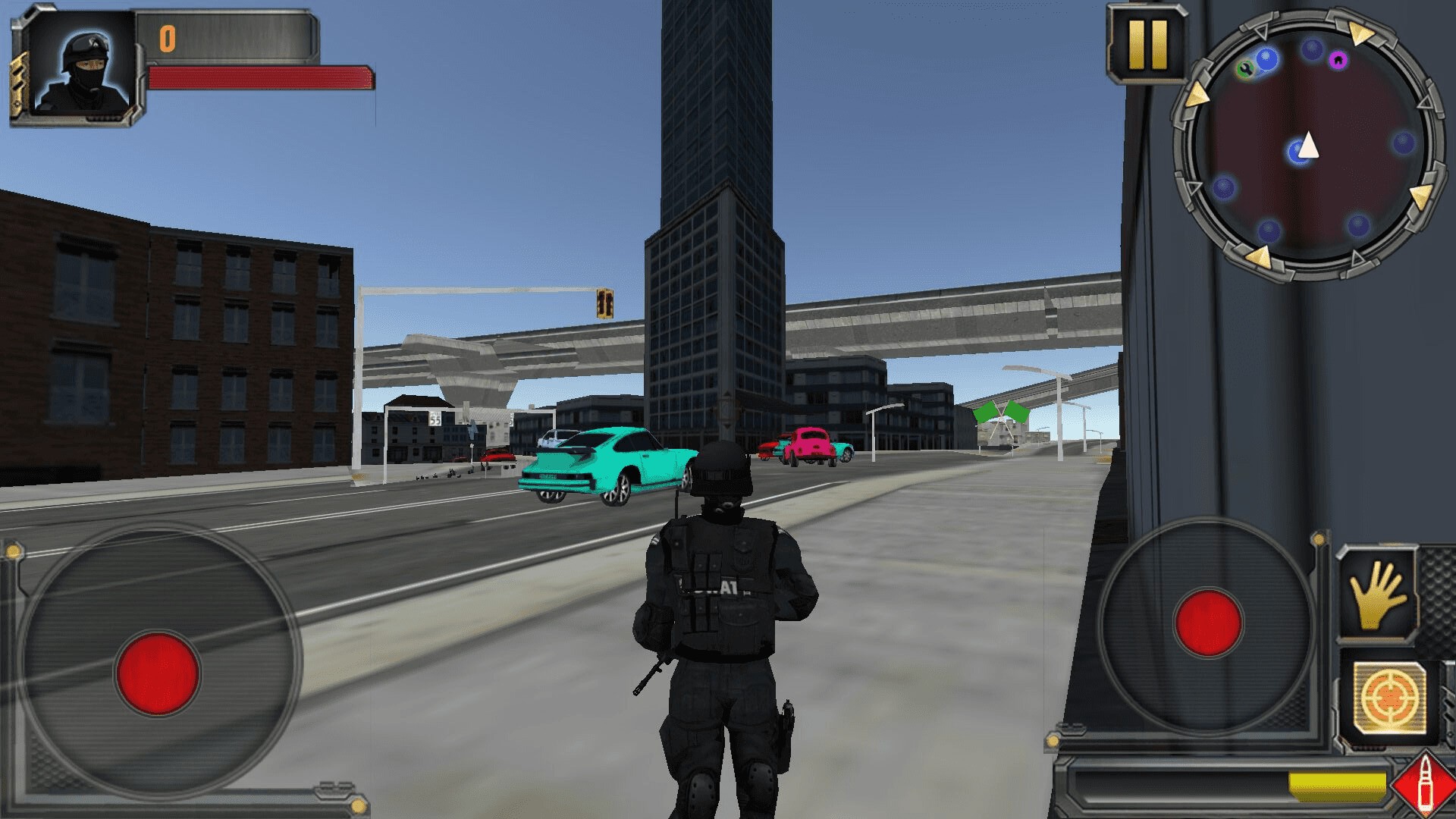The image size is (1456, 819).
Task: Tap the traffic light above the street
Action: 603,303
